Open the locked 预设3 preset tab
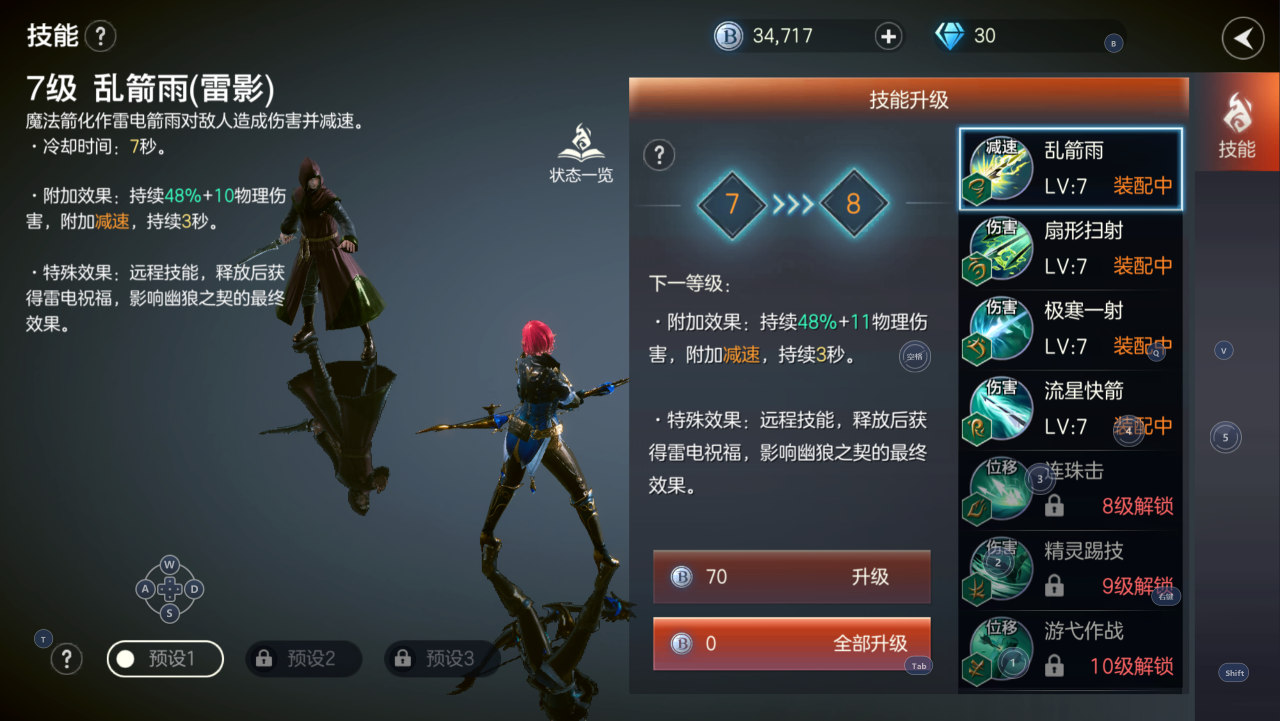This screenshot has height=721, width=1280. 441,659
